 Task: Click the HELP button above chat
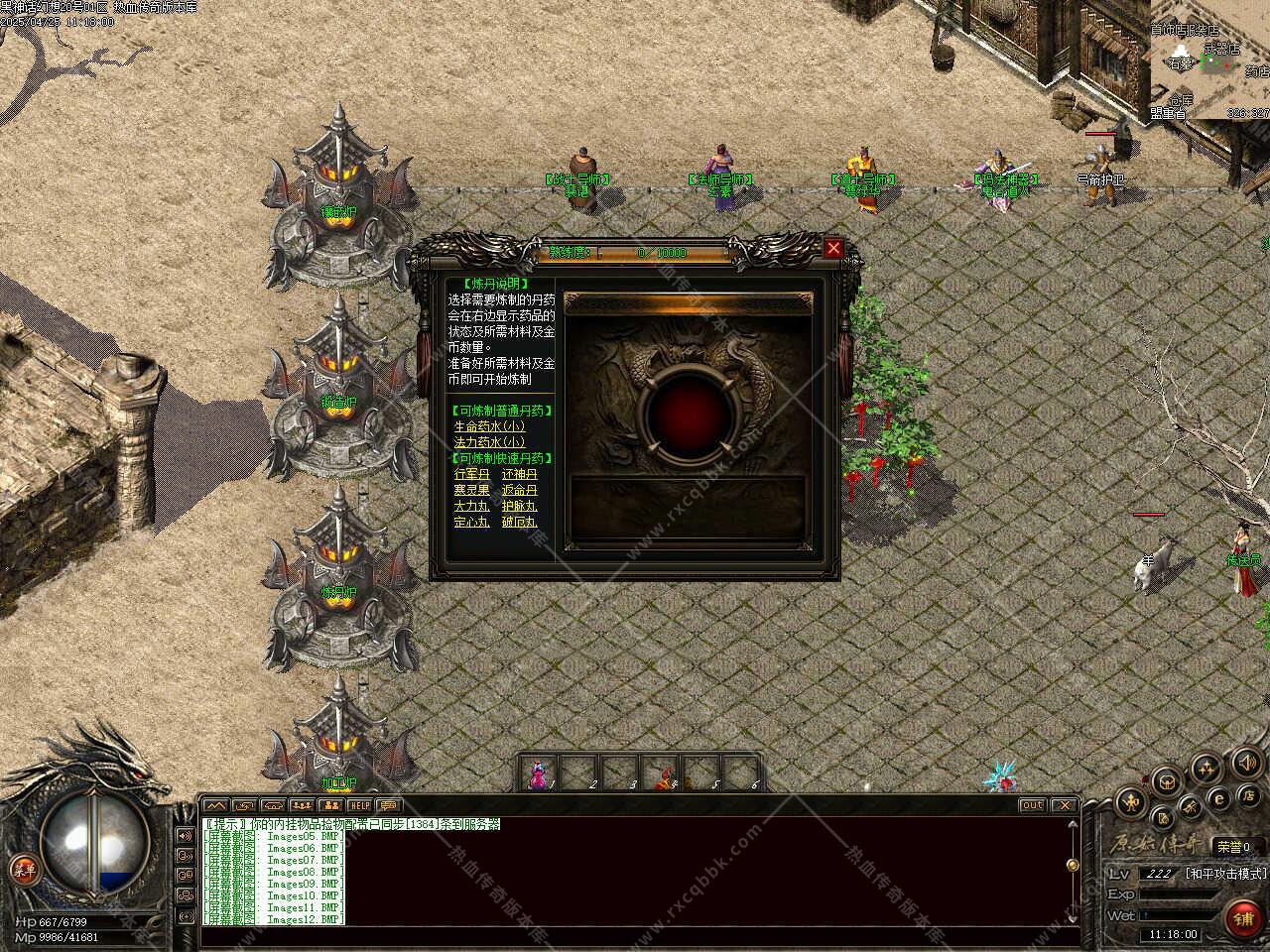359,805
